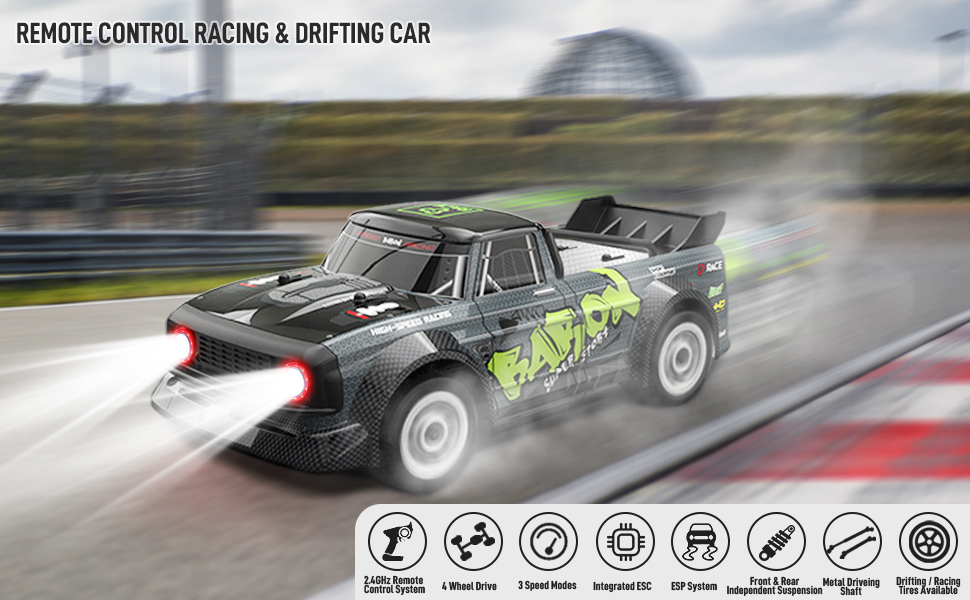Choose the 3 Speed Modes gauge icon
This screenshot has width=970, height=600.
point(549,541)
